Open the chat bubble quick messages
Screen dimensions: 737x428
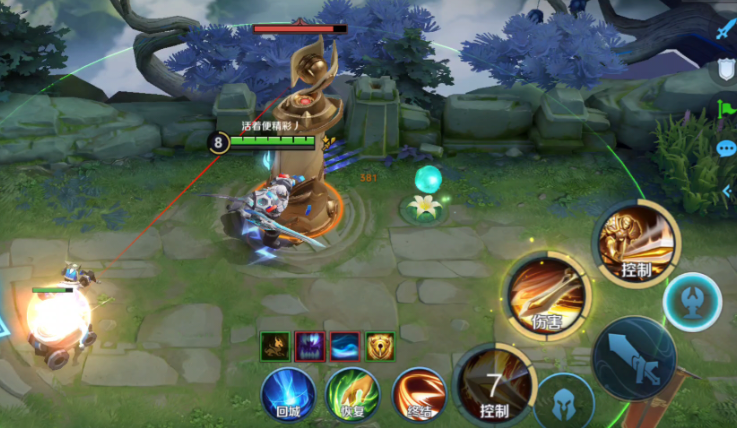click(x=725, y=148)
